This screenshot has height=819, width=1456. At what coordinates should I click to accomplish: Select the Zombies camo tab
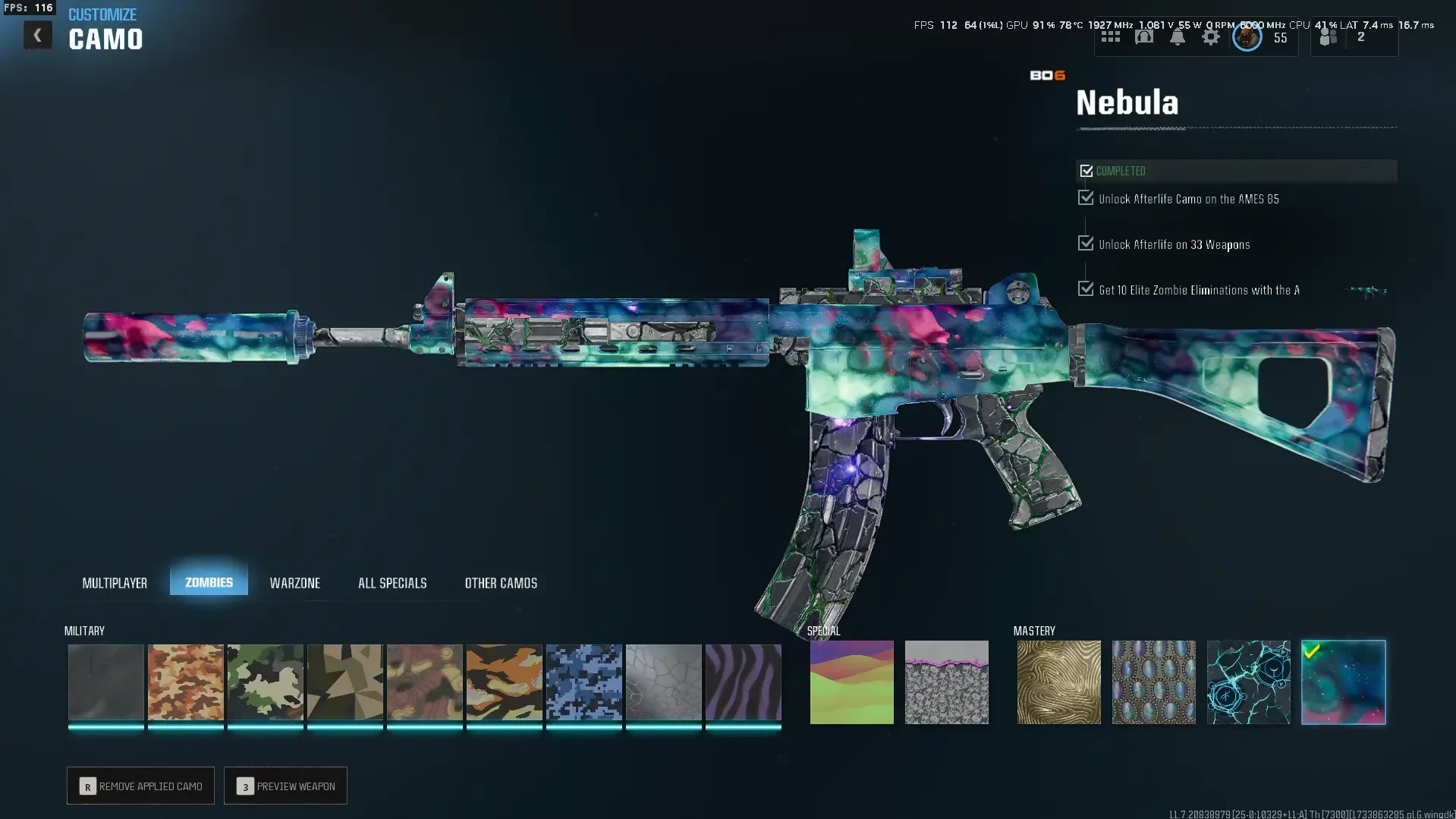pos(209,582)
